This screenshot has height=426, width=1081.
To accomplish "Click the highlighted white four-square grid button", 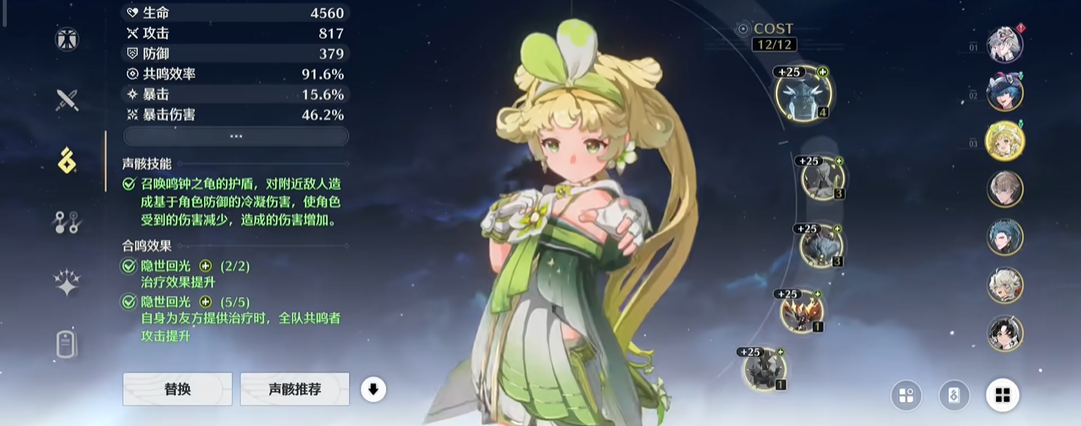I will coord(1003,395).
